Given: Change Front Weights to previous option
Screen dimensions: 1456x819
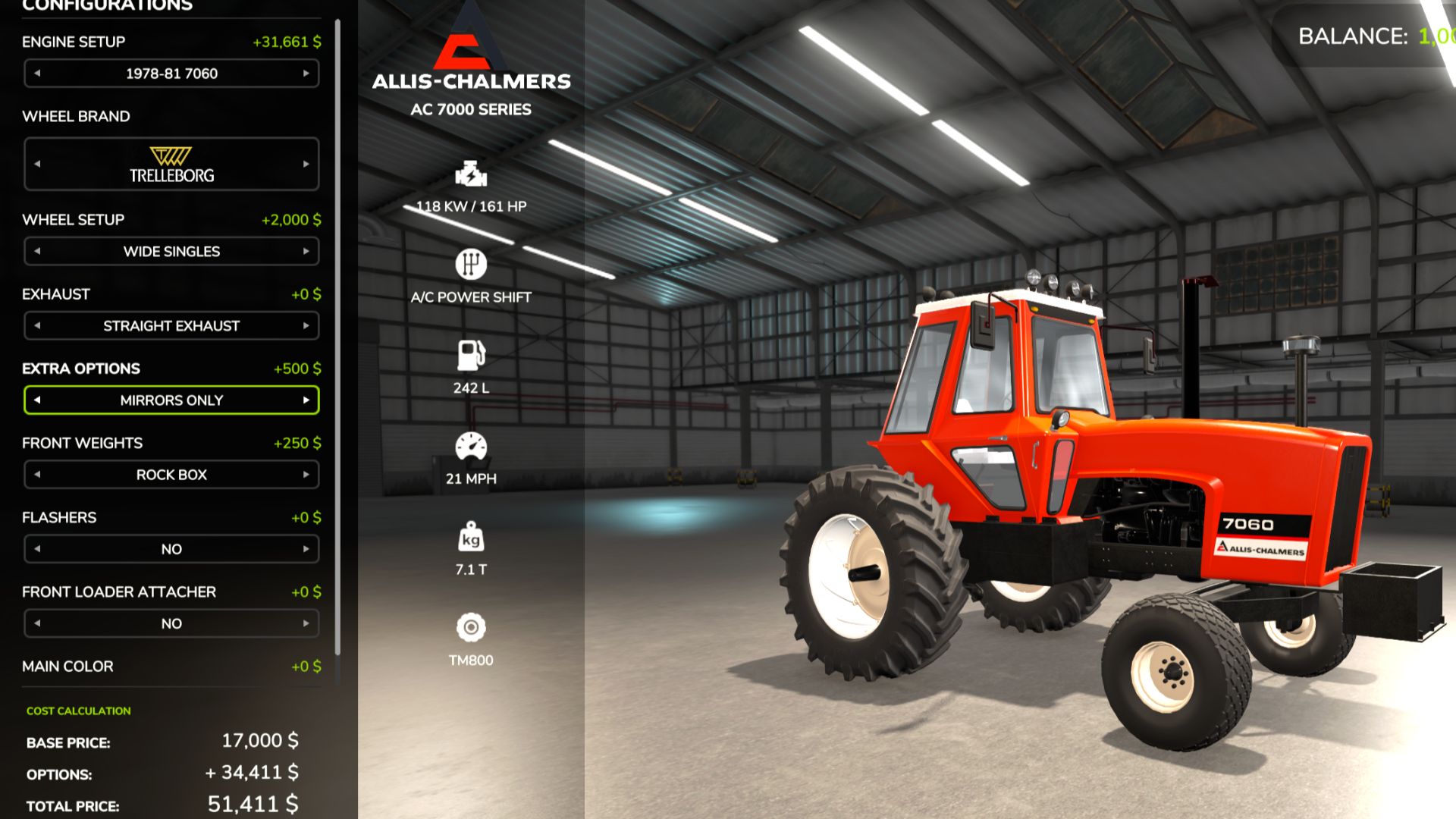Looking at the screenshot, I should pyautogui.click(x=37, y=475).
